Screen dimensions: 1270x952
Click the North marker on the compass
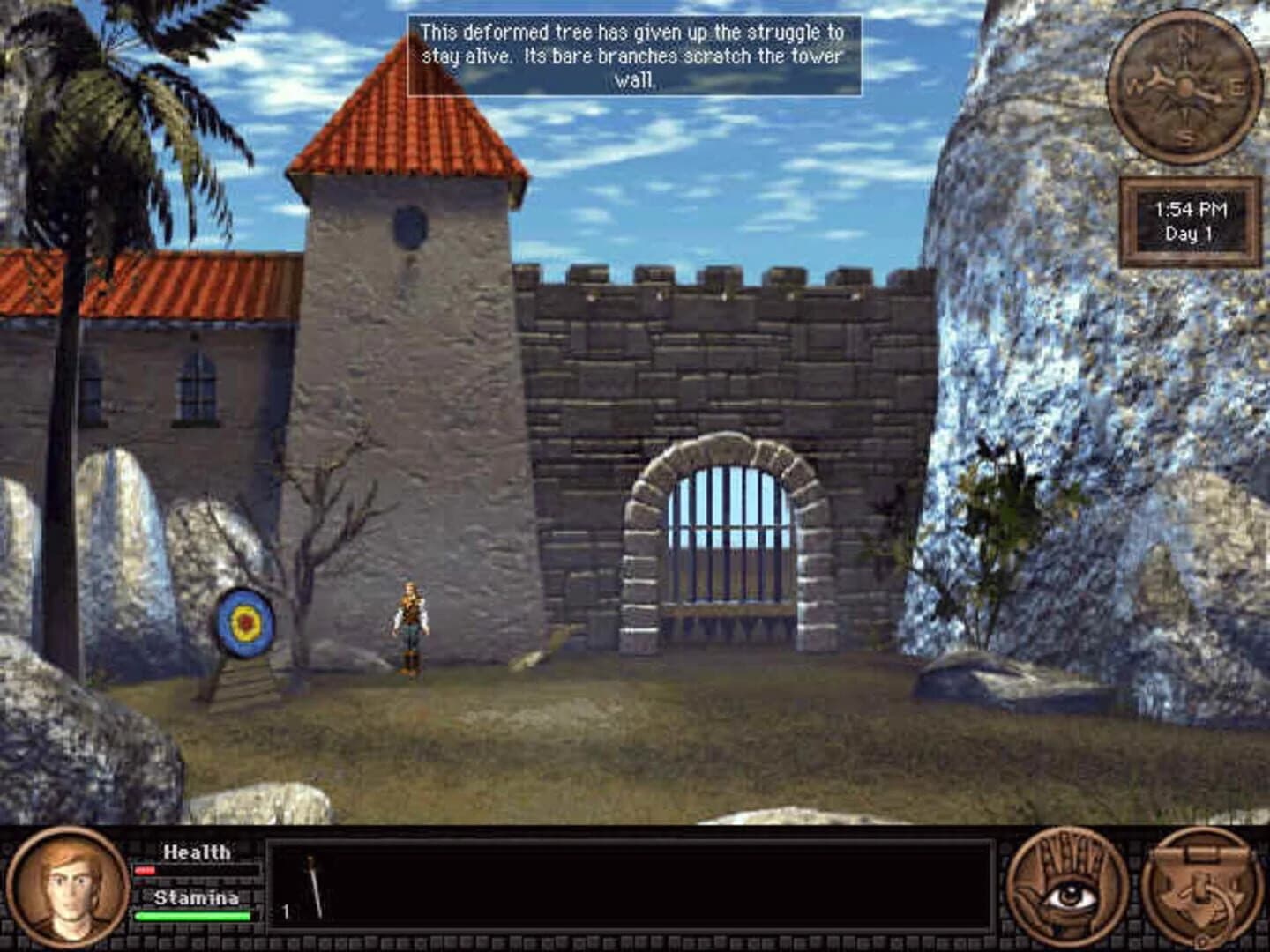point(1188,37)
